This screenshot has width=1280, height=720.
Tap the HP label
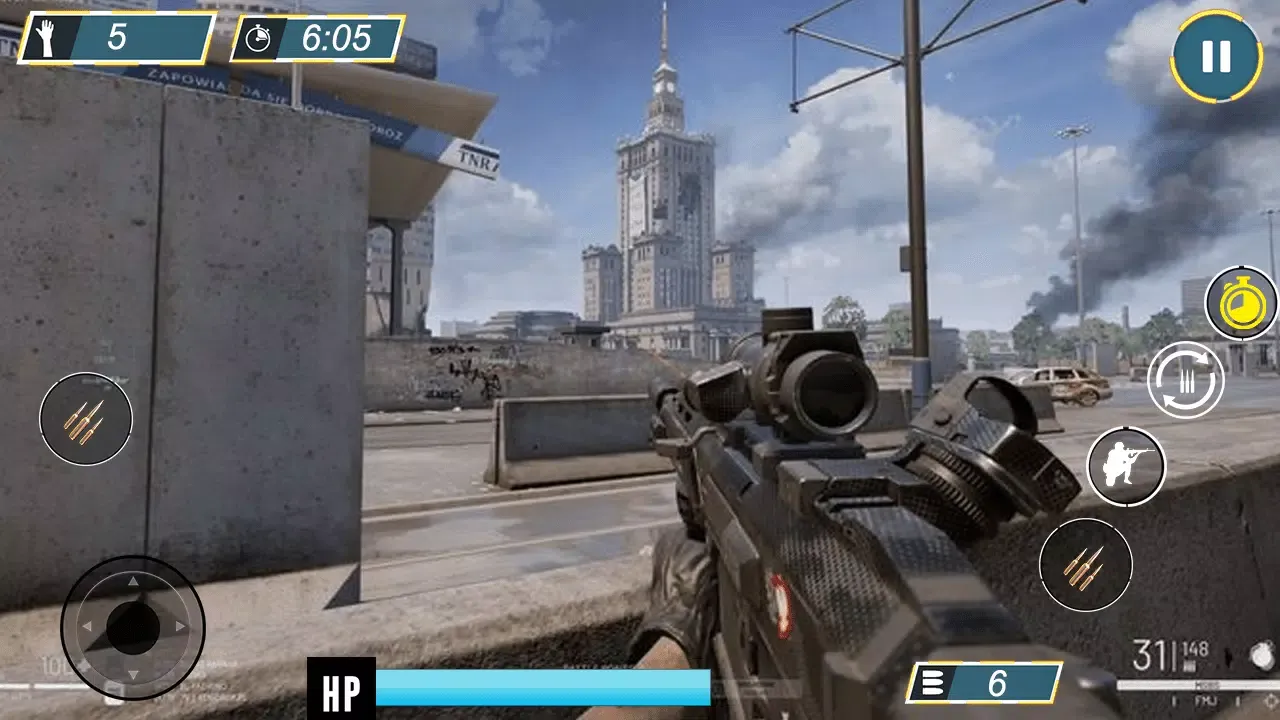pyautogui.click(x=342, y=688)
